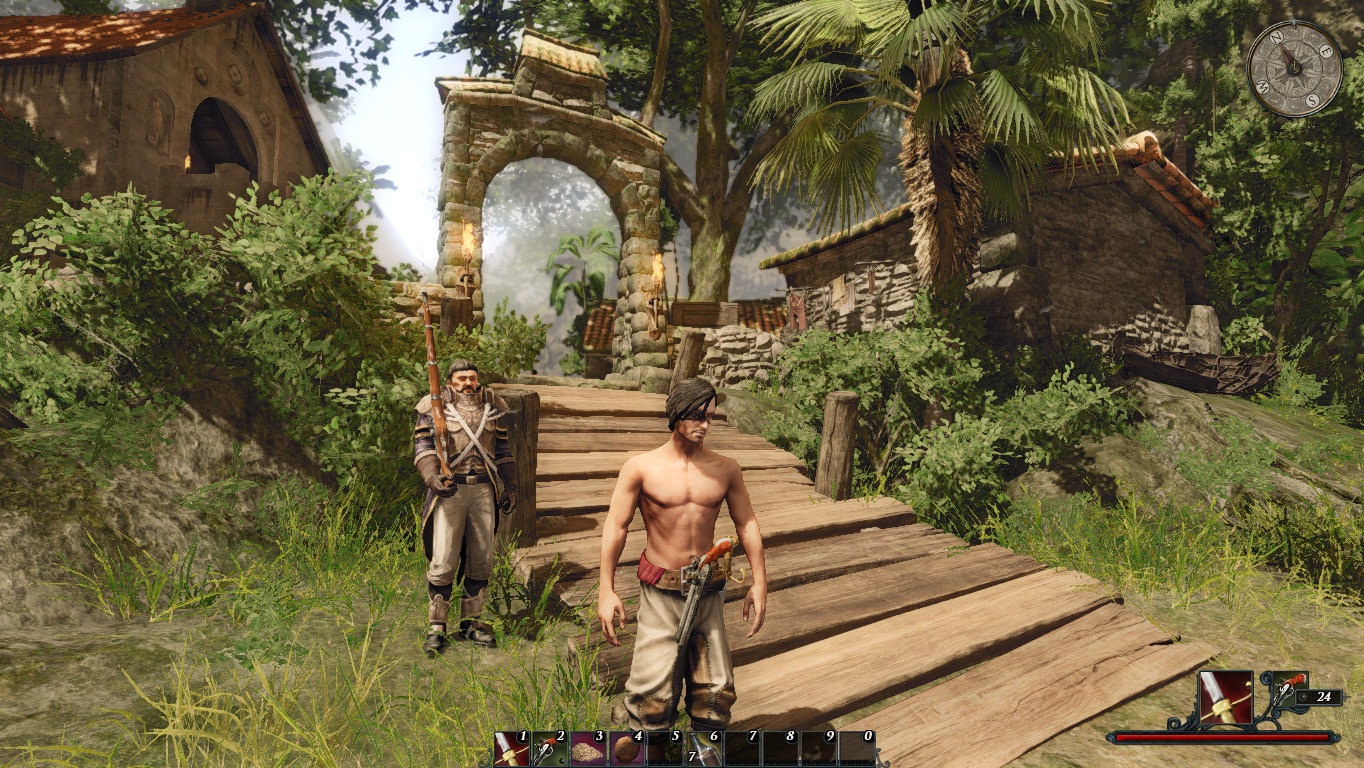Select the sword in hotbar slot 1
1364x768 pixels.
(511, 748)
